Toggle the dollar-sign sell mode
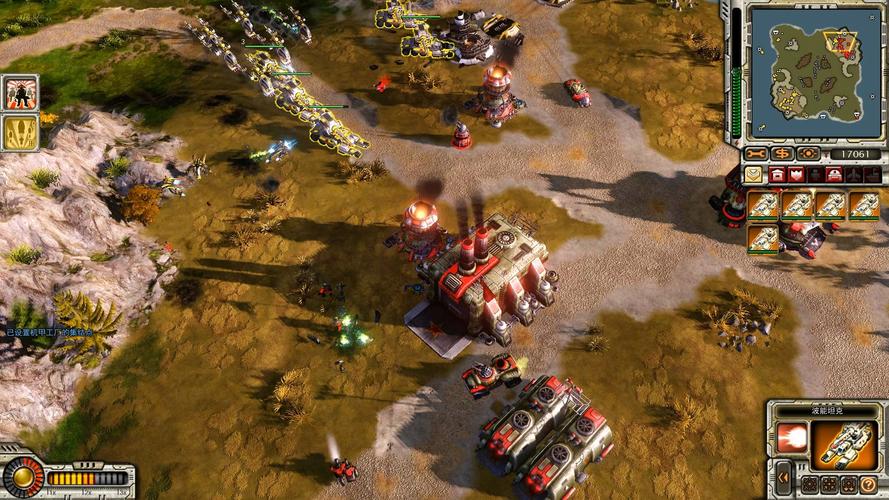This screenshot has width=889, height=500. pyautogui.click(x=781, y=153)
